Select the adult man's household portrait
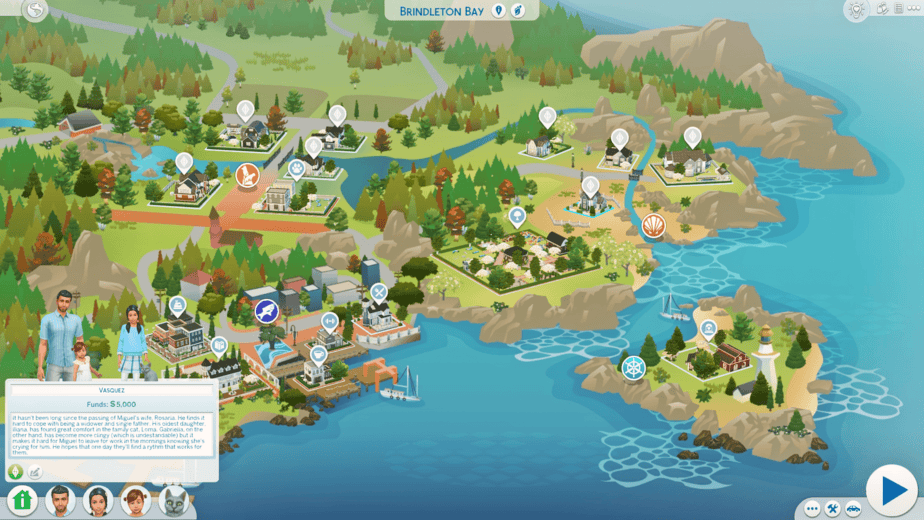The image size is (924, 520). 61,500
